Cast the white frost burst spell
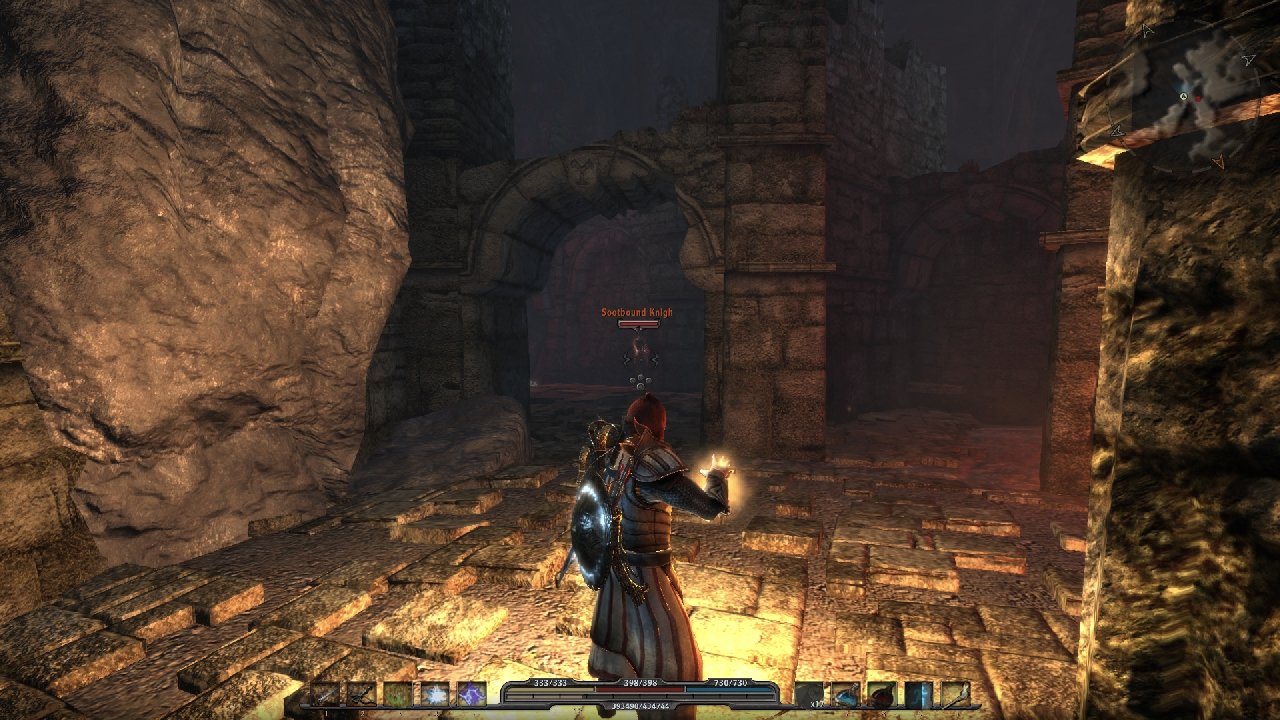1280x720 pixels. pyautogui.click(x=435, y=694)
